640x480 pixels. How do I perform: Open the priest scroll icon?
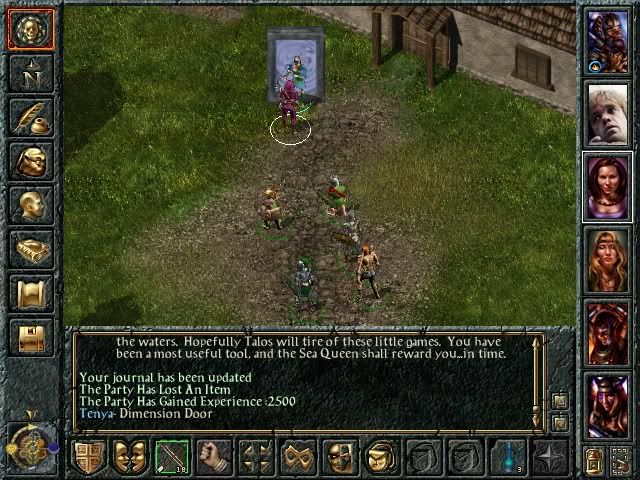[30, 292]
